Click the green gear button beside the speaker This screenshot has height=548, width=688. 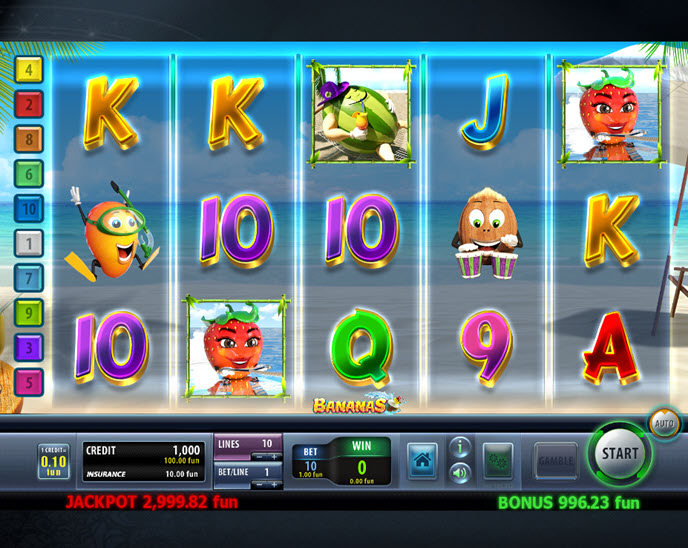pos(498,461)
